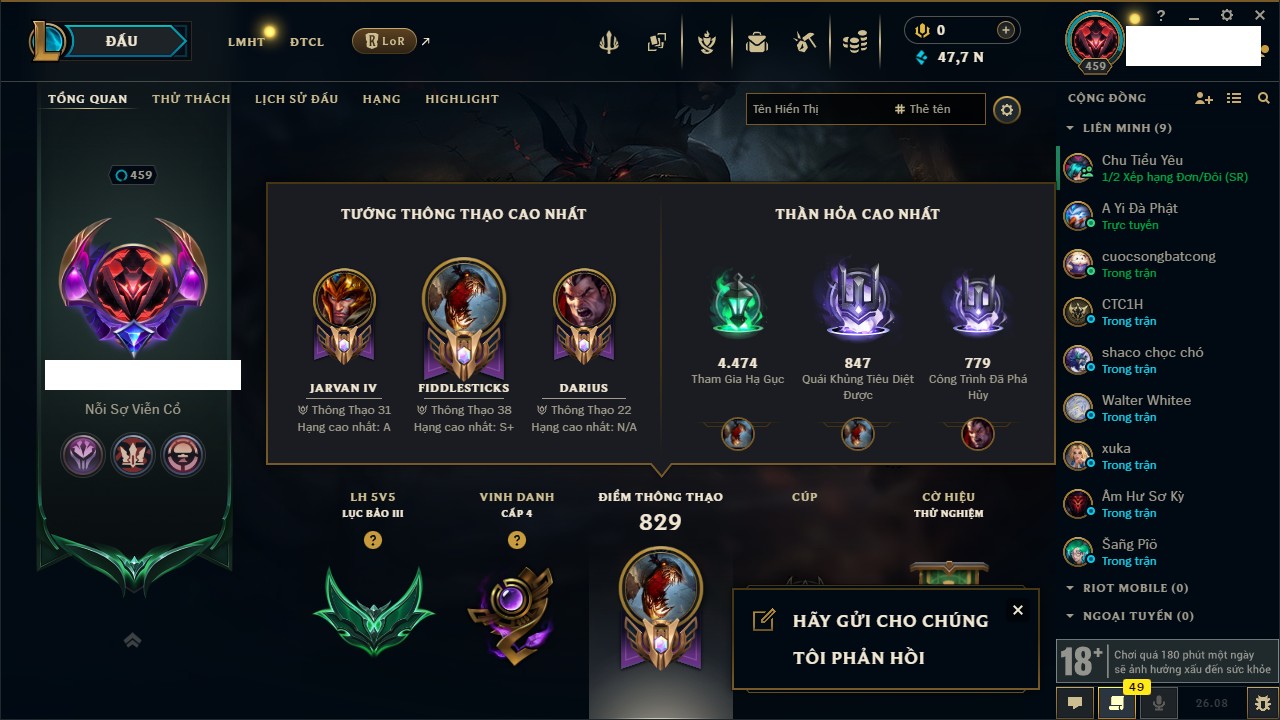Open the THỬ THÁCH tab
This screenshot has width=1280, height=720.
pos(191,99)
